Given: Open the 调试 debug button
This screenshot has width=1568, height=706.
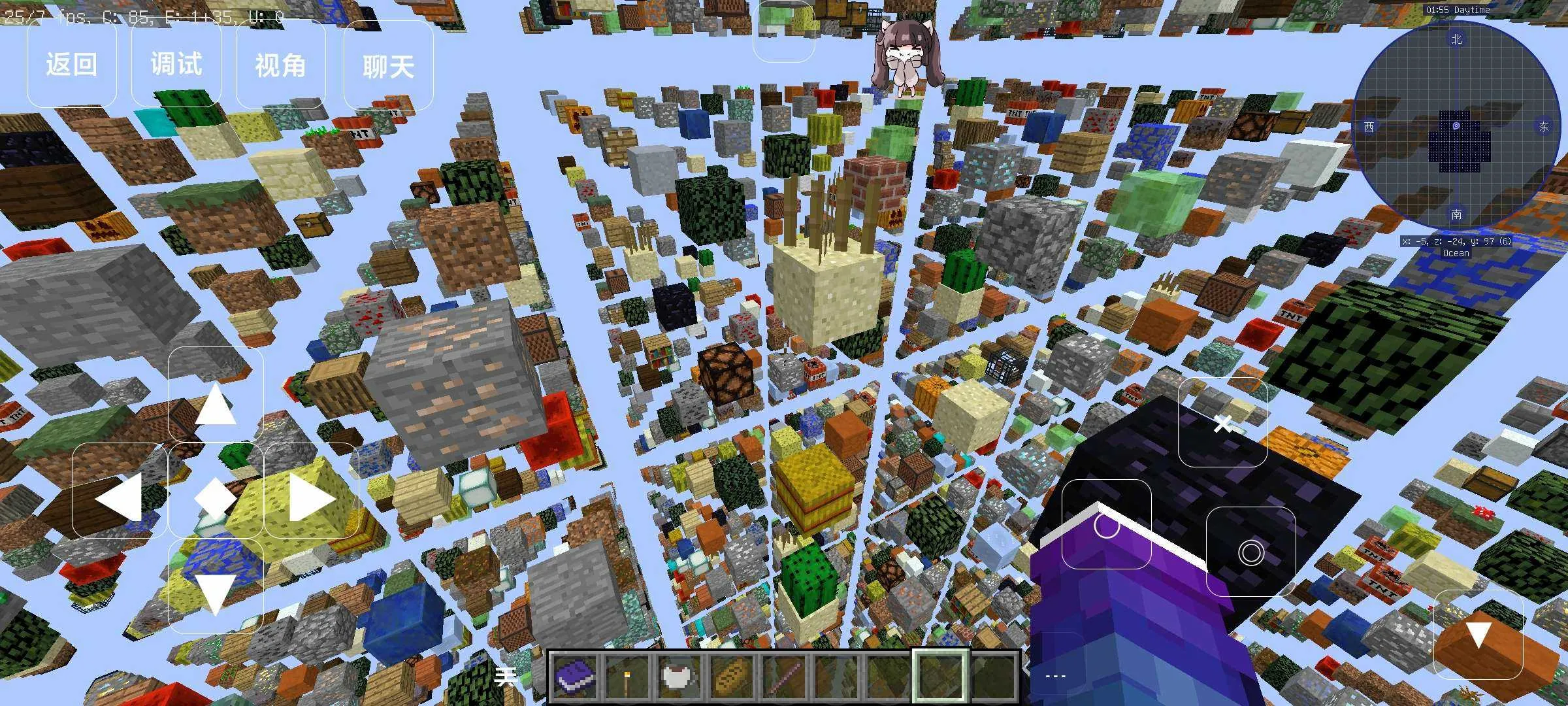Looking at the screenshot, I should [x=176, y=65].
